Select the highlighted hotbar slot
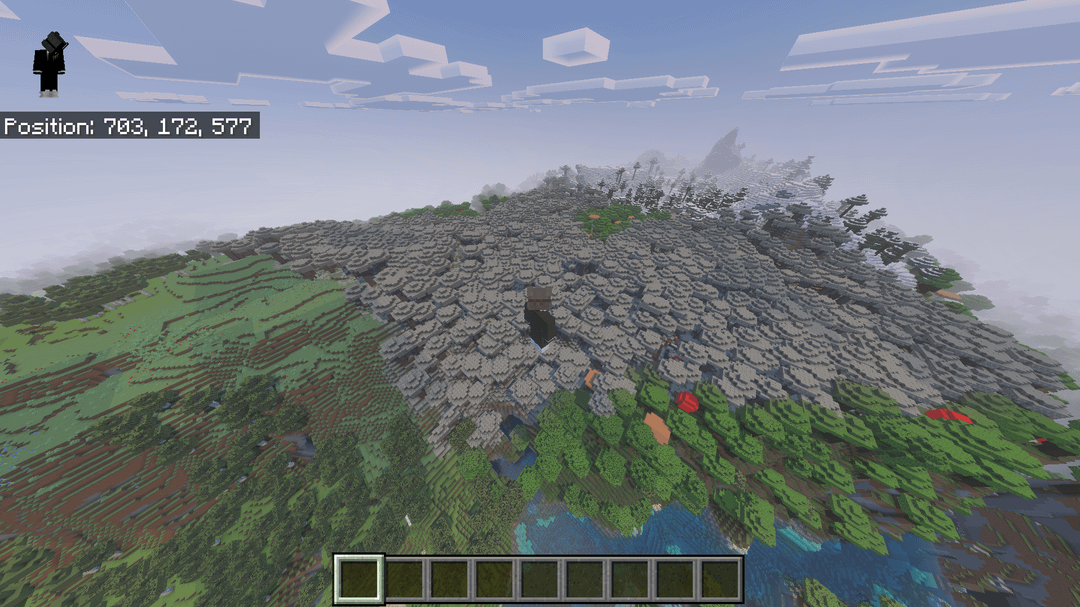1080x607 pixels. [x=359, y=580]
